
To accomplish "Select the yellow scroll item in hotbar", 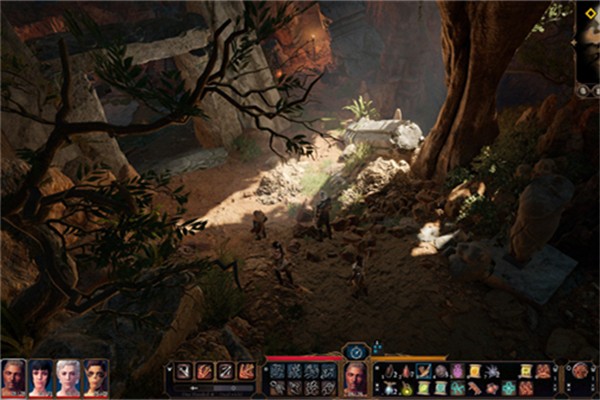I will coord(475,371).
